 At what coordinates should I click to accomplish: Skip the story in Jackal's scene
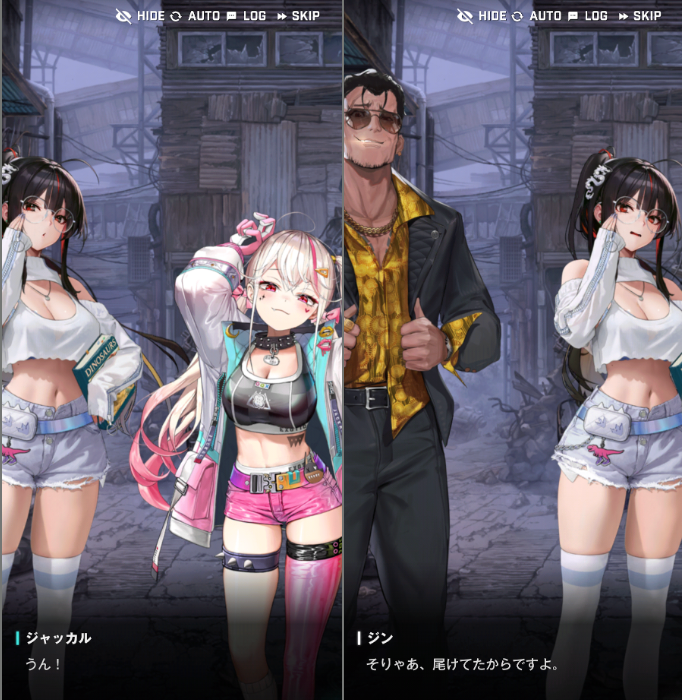[x=298, y=16]
